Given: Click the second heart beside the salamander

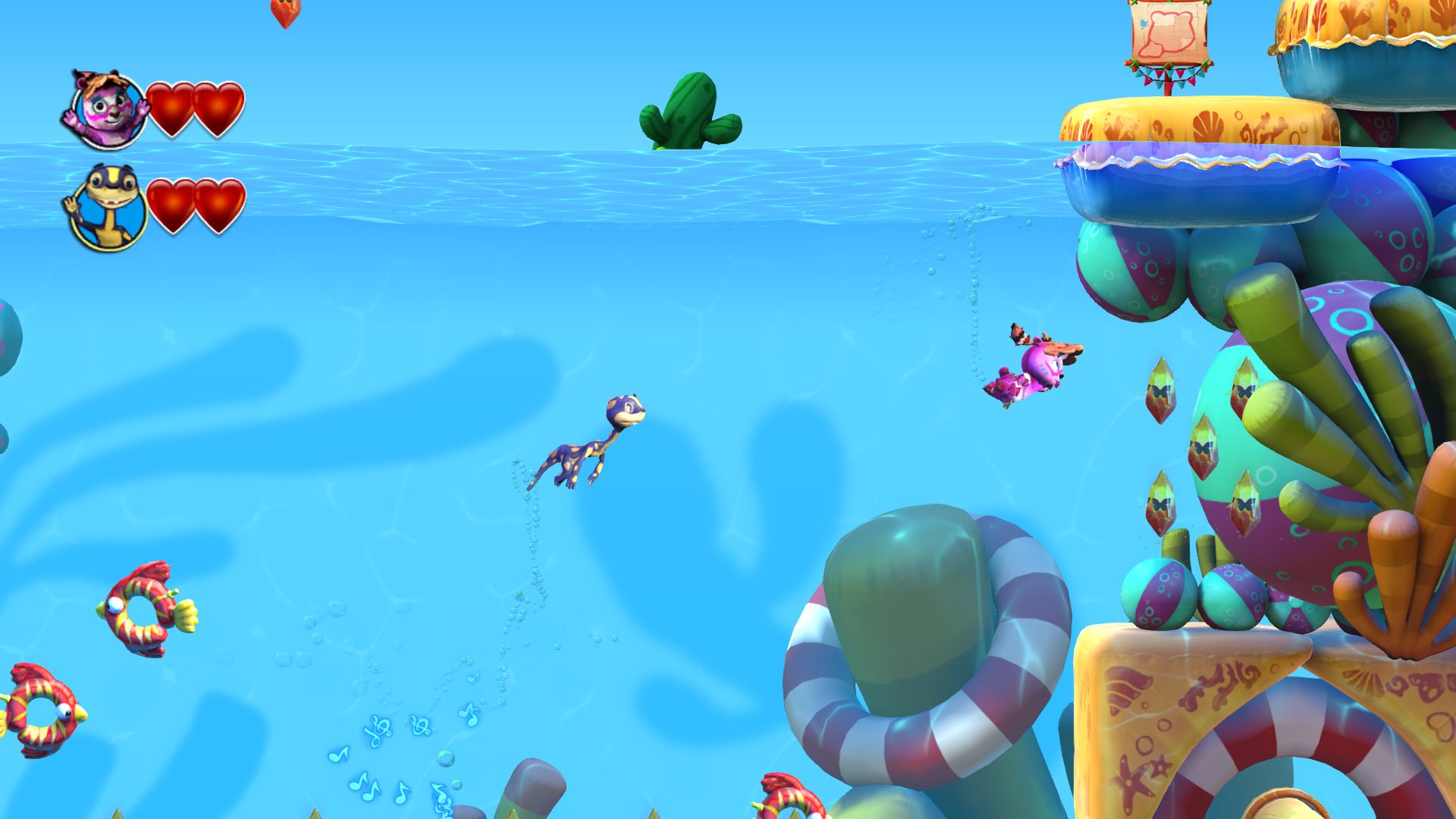Looking at the screenshot, I should pos(220,203).
